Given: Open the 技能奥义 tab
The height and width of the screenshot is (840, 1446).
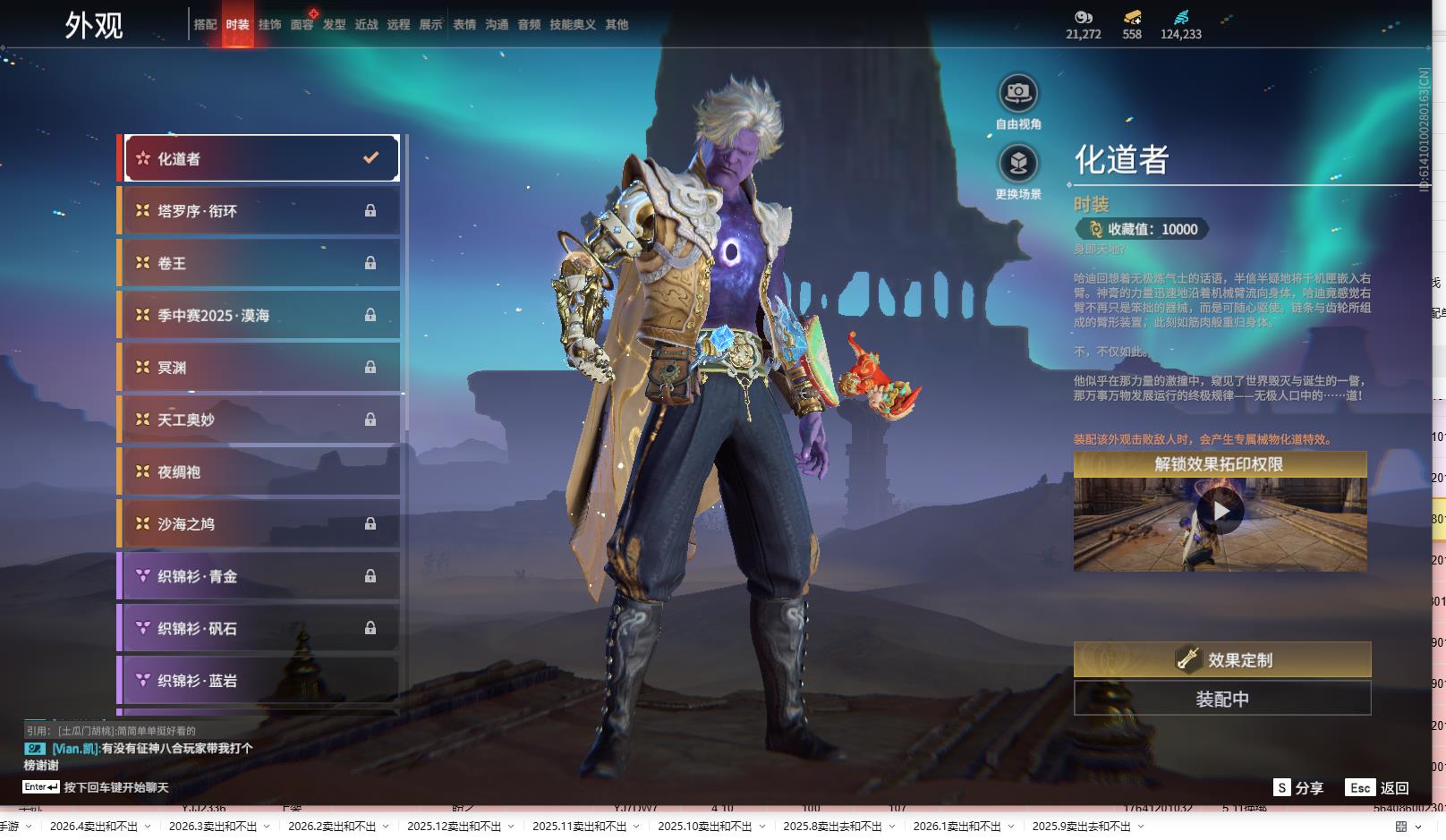Looking at the screenshot, I should (572, 25).
